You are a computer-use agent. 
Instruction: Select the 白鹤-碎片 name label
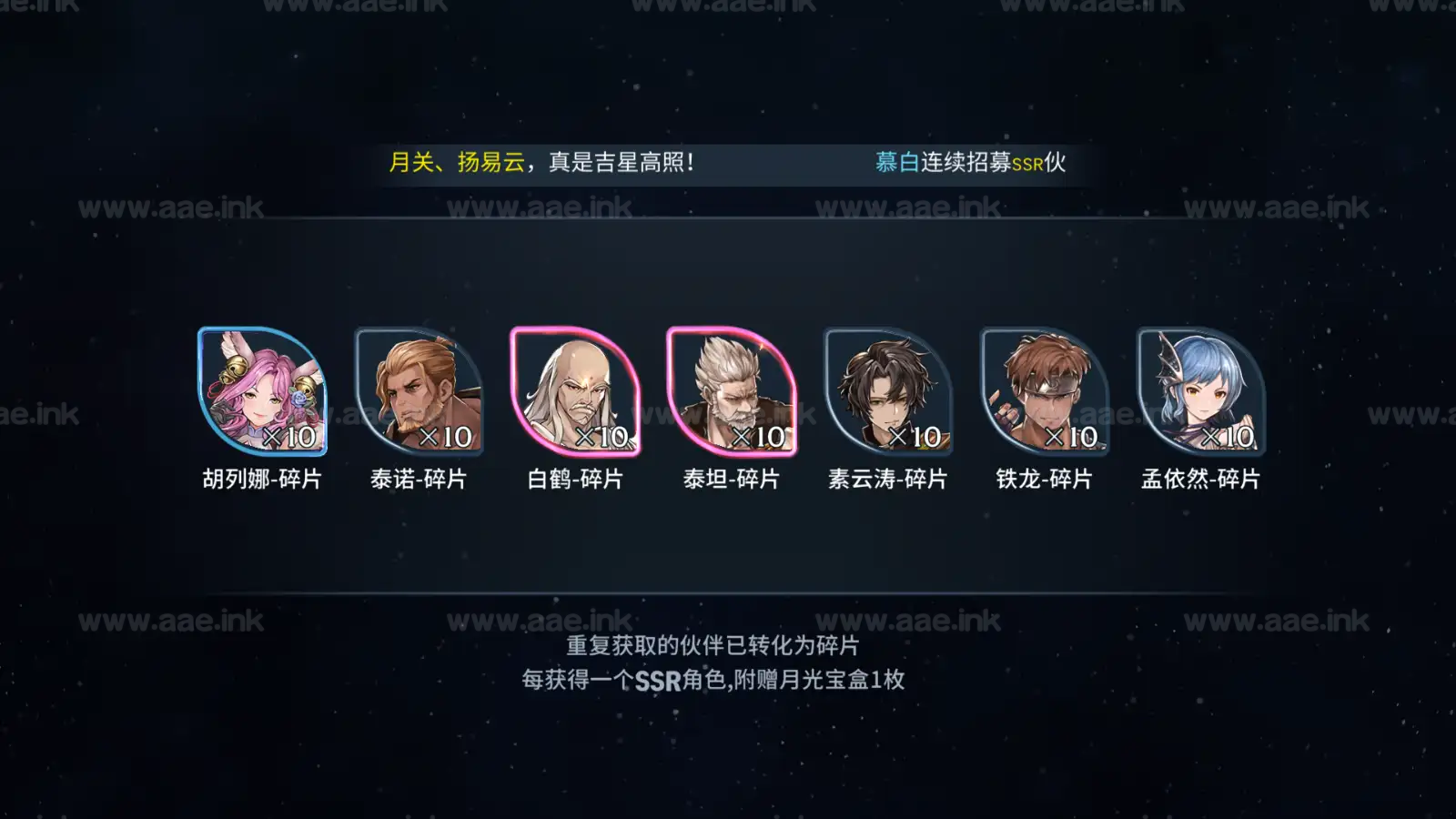573,480
